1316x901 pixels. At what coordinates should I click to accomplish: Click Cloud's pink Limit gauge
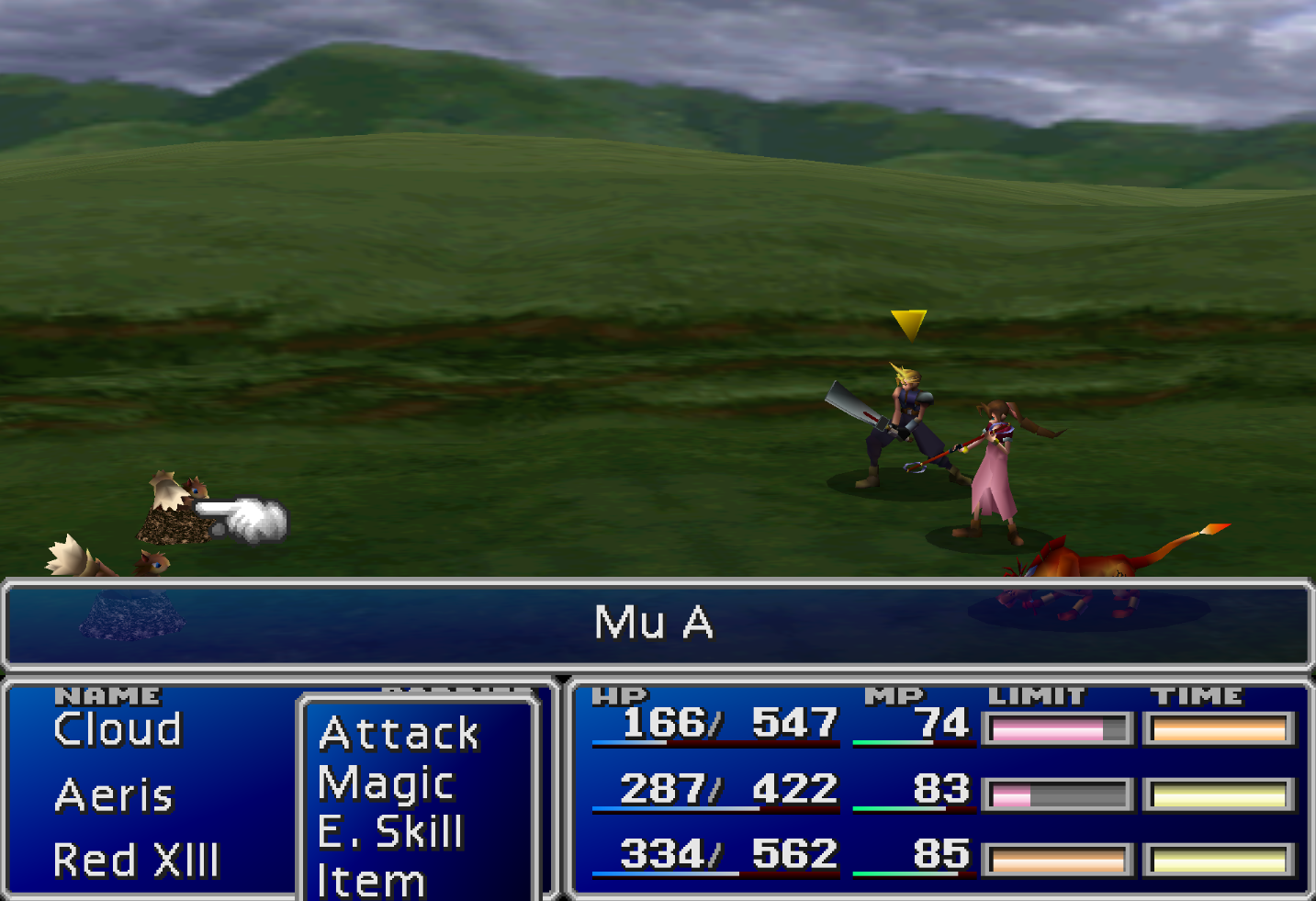point(1056,726)
